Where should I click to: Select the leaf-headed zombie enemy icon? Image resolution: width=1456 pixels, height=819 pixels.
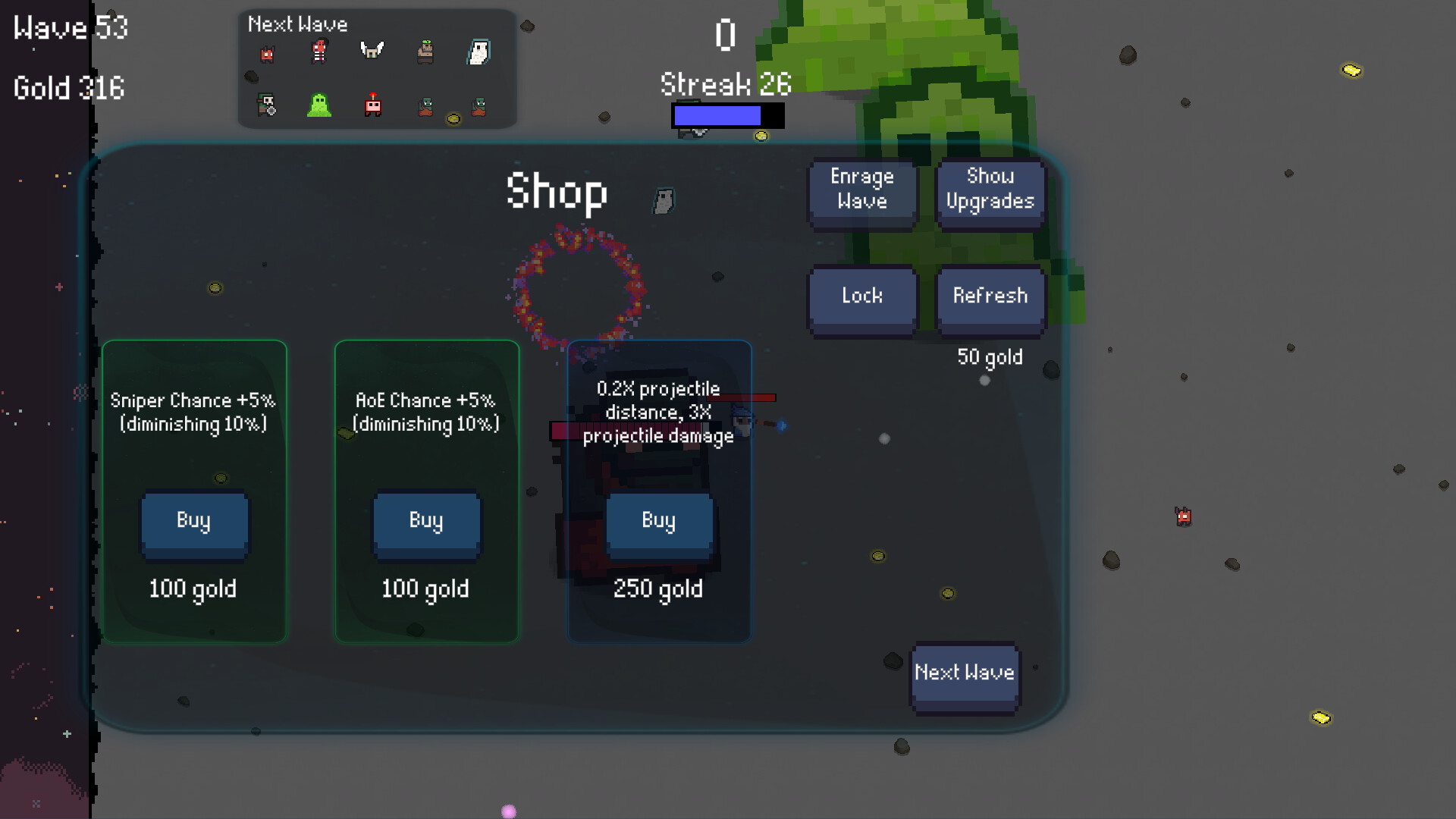pos(425,52)
